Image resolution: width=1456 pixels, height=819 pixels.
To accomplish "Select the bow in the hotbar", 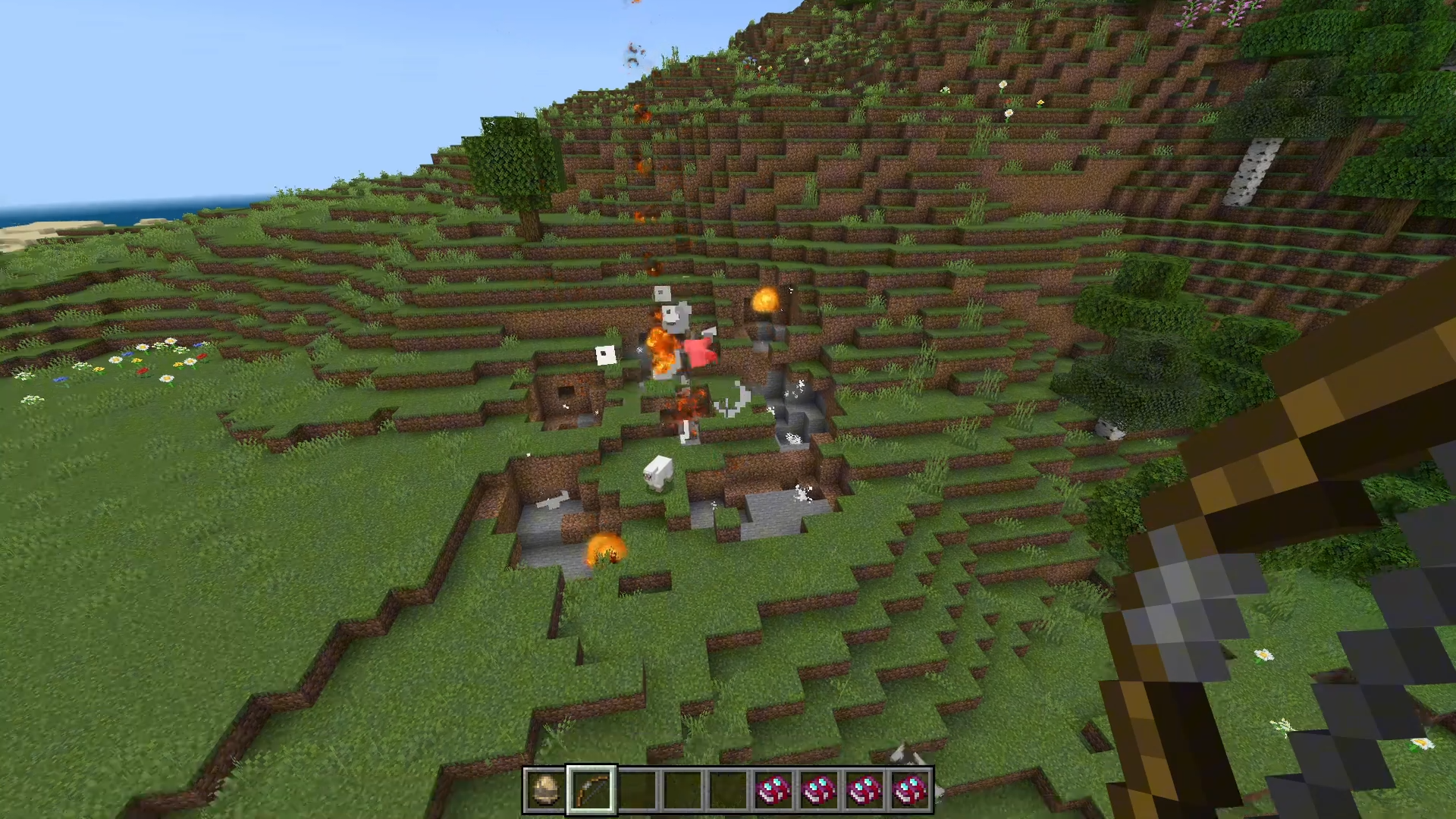I will click(x=591, y=790).
